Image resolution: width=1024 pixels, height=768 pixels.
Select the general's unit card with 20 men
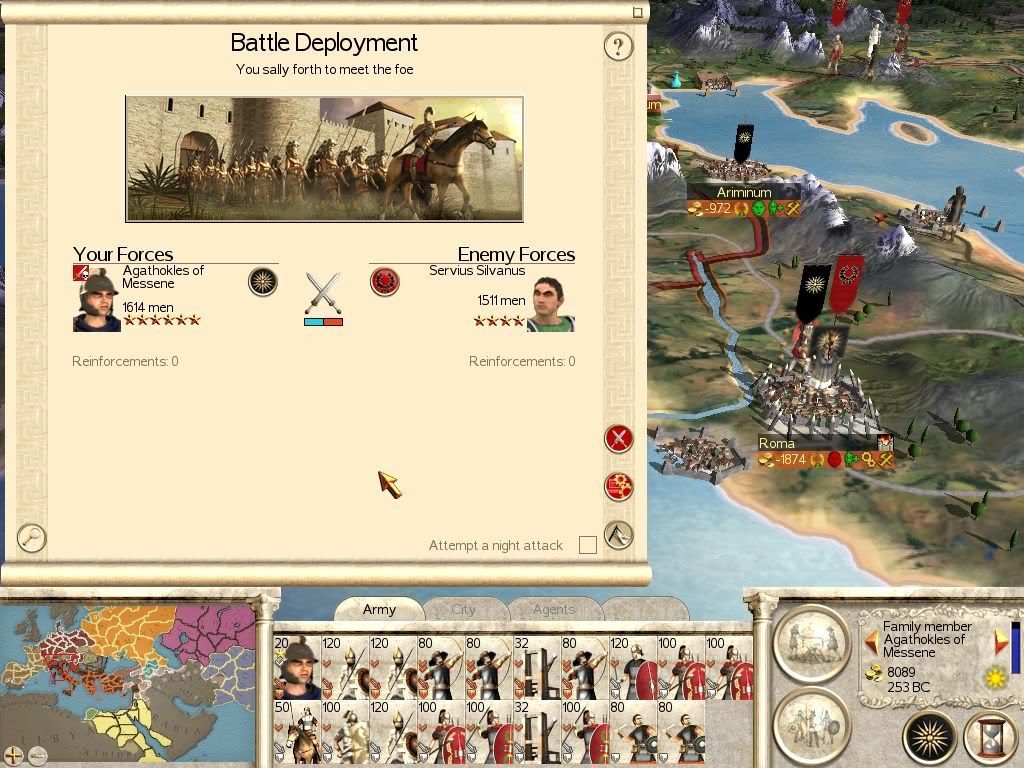297,667
